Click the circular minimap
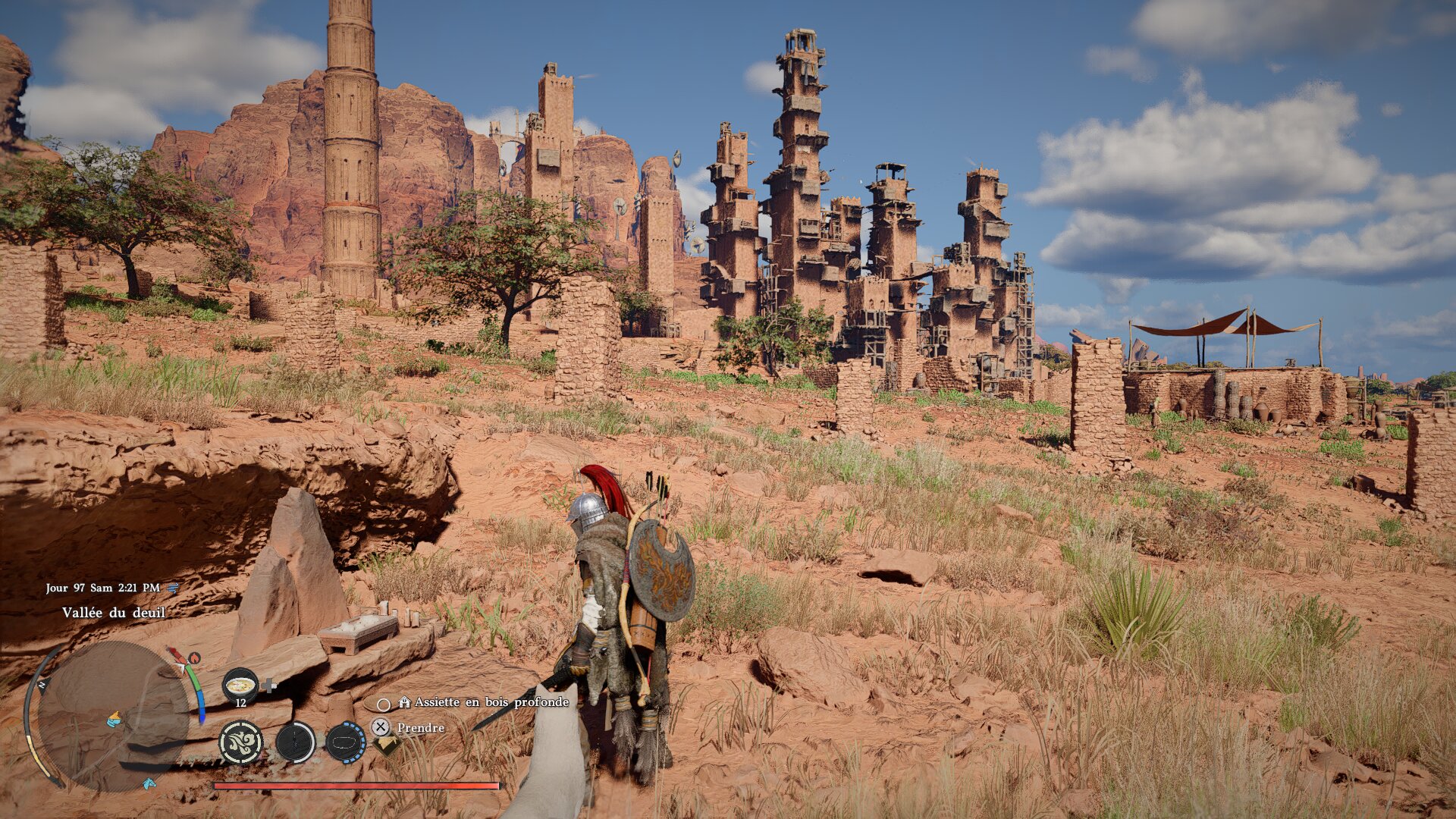 coord(112,717)
